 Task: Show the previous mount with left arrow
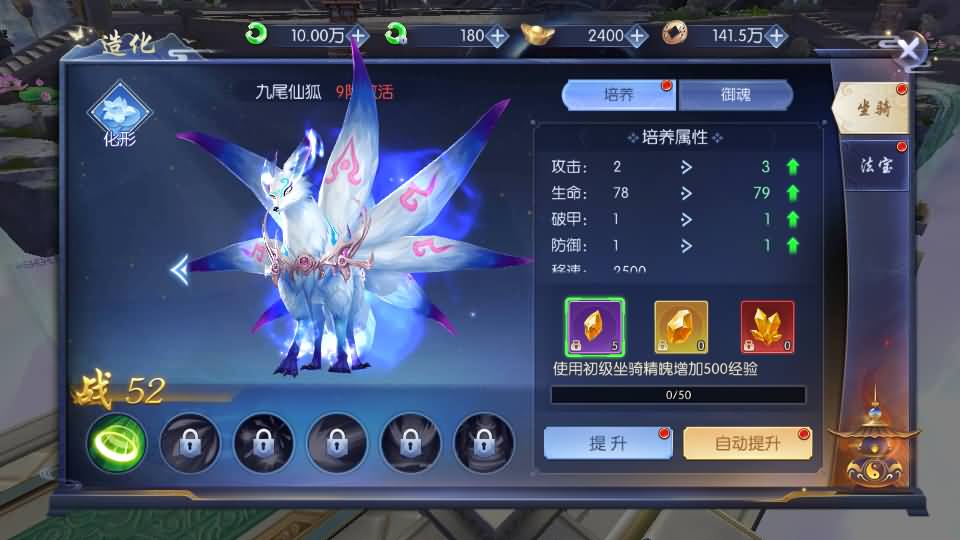pyautogui.click(x=180, y=268)
